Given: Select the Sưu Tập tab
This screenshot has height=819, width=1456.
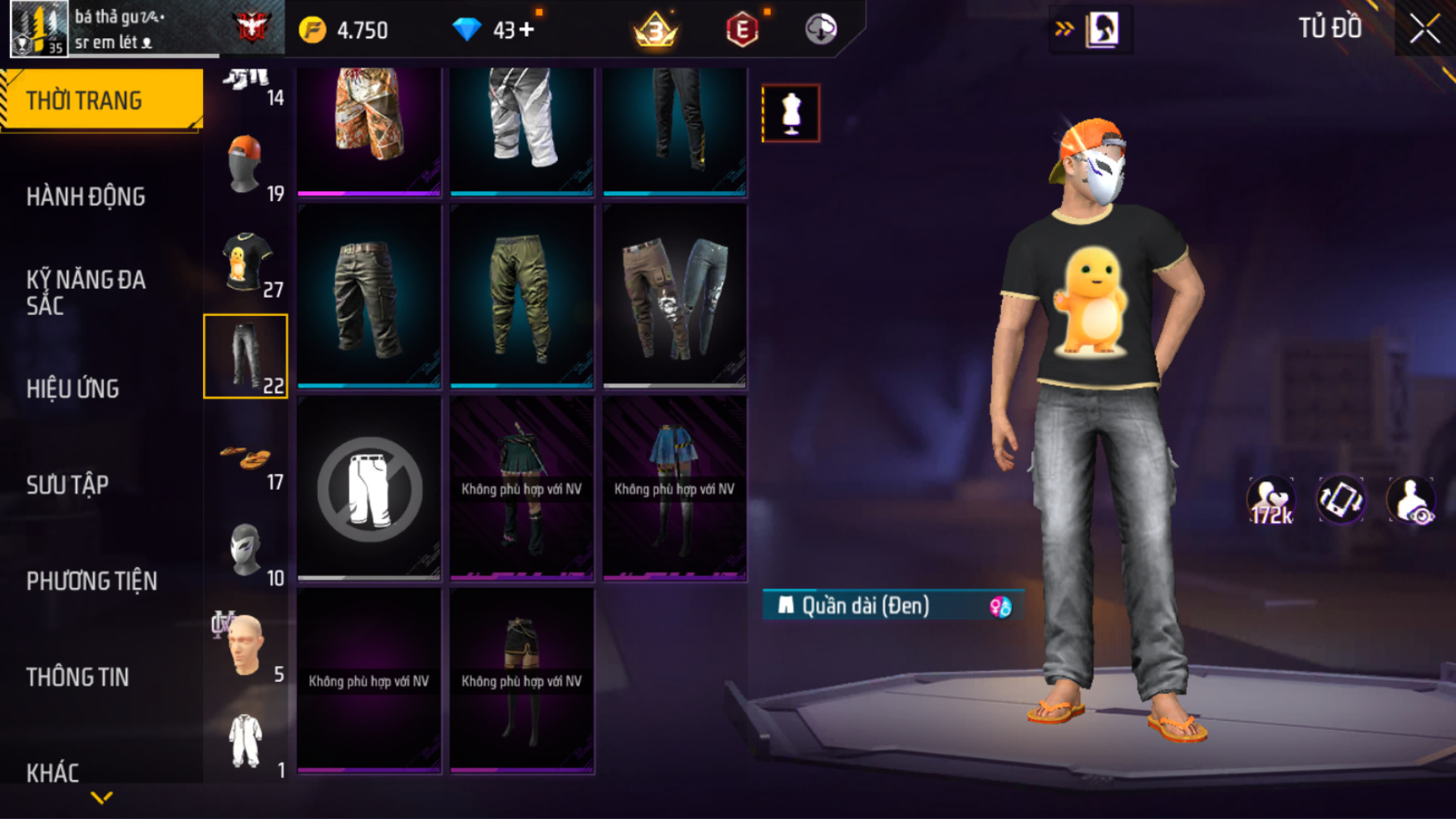Looking at the screenshot, I should coord(67,485).
